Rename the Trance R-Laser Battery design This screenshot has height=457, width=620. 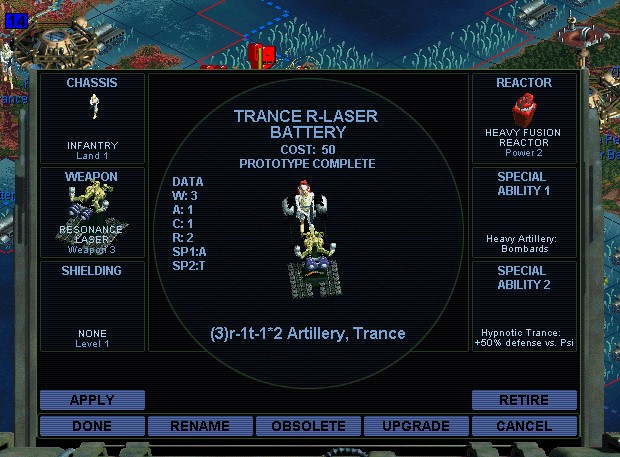pos(200,426)
